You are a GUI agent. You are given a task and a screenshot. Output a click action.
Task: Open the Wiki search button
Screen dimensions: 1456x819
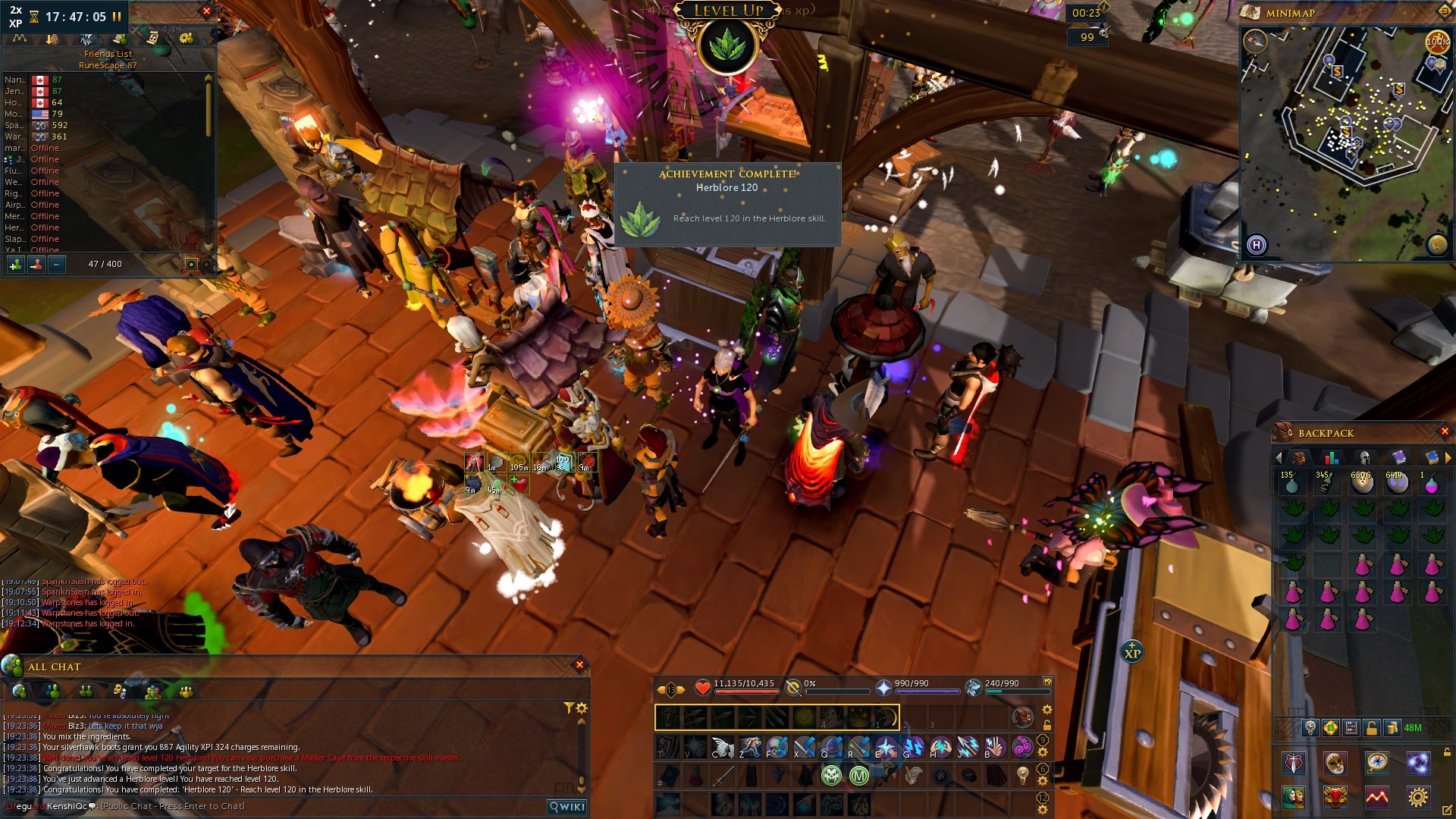tap(567, 807)
